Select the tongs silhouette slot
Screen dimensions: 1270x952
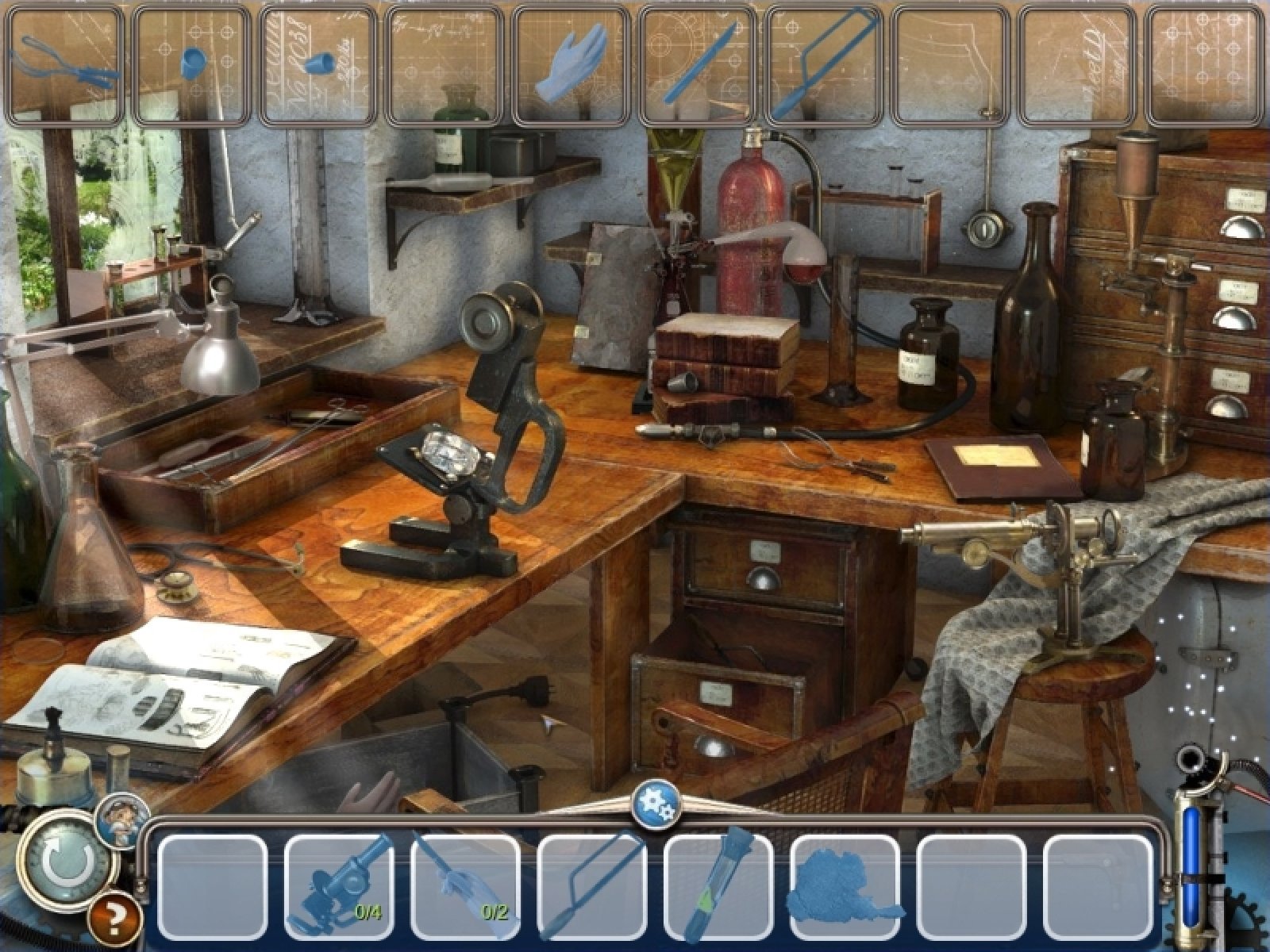point(65,66)
